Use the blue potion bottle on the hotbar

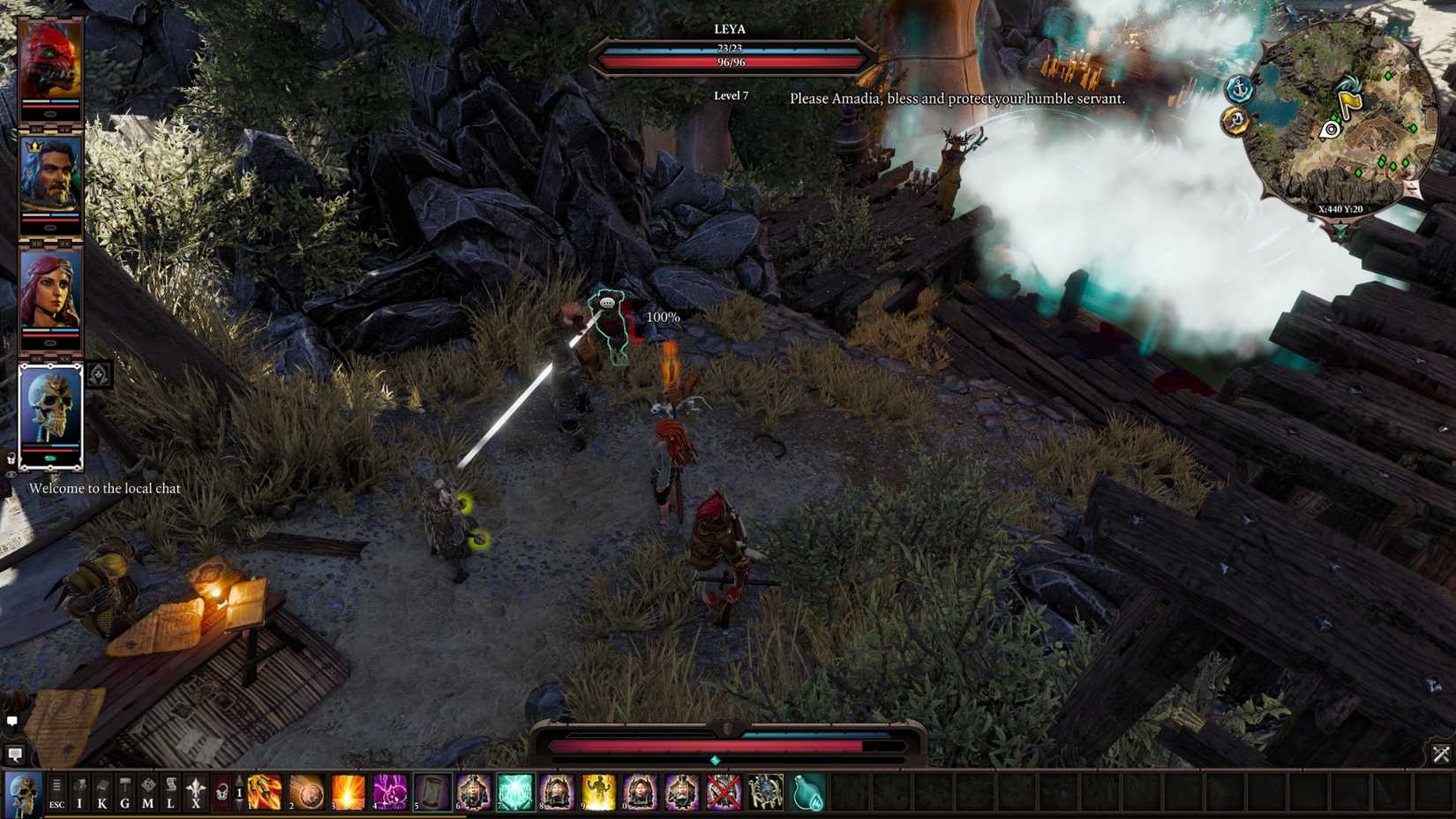click(x=808, y=793)
